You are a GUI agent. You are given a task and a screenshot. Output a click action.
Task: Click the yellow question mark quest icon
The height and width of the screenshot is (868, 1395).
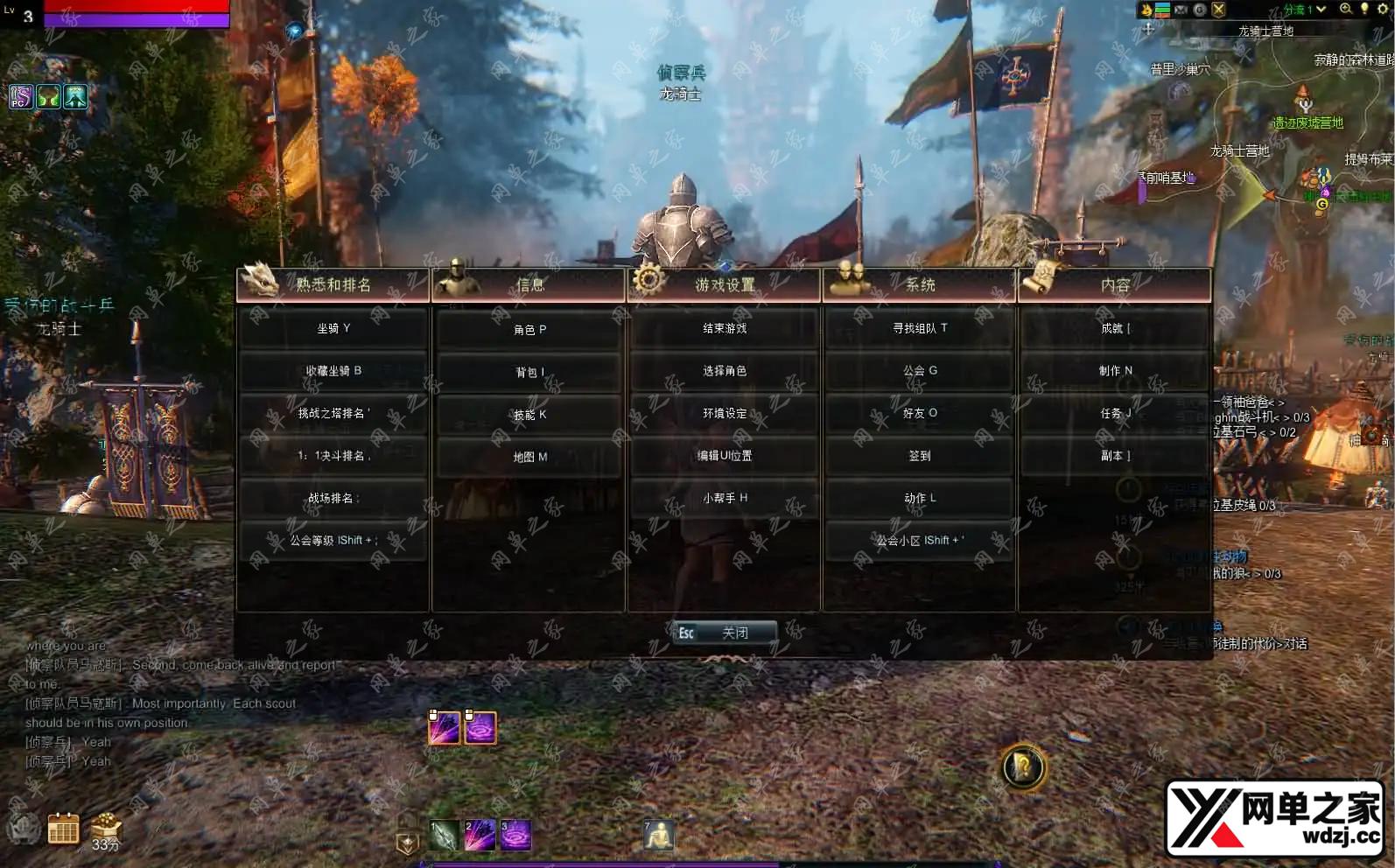pos(1022,768)
